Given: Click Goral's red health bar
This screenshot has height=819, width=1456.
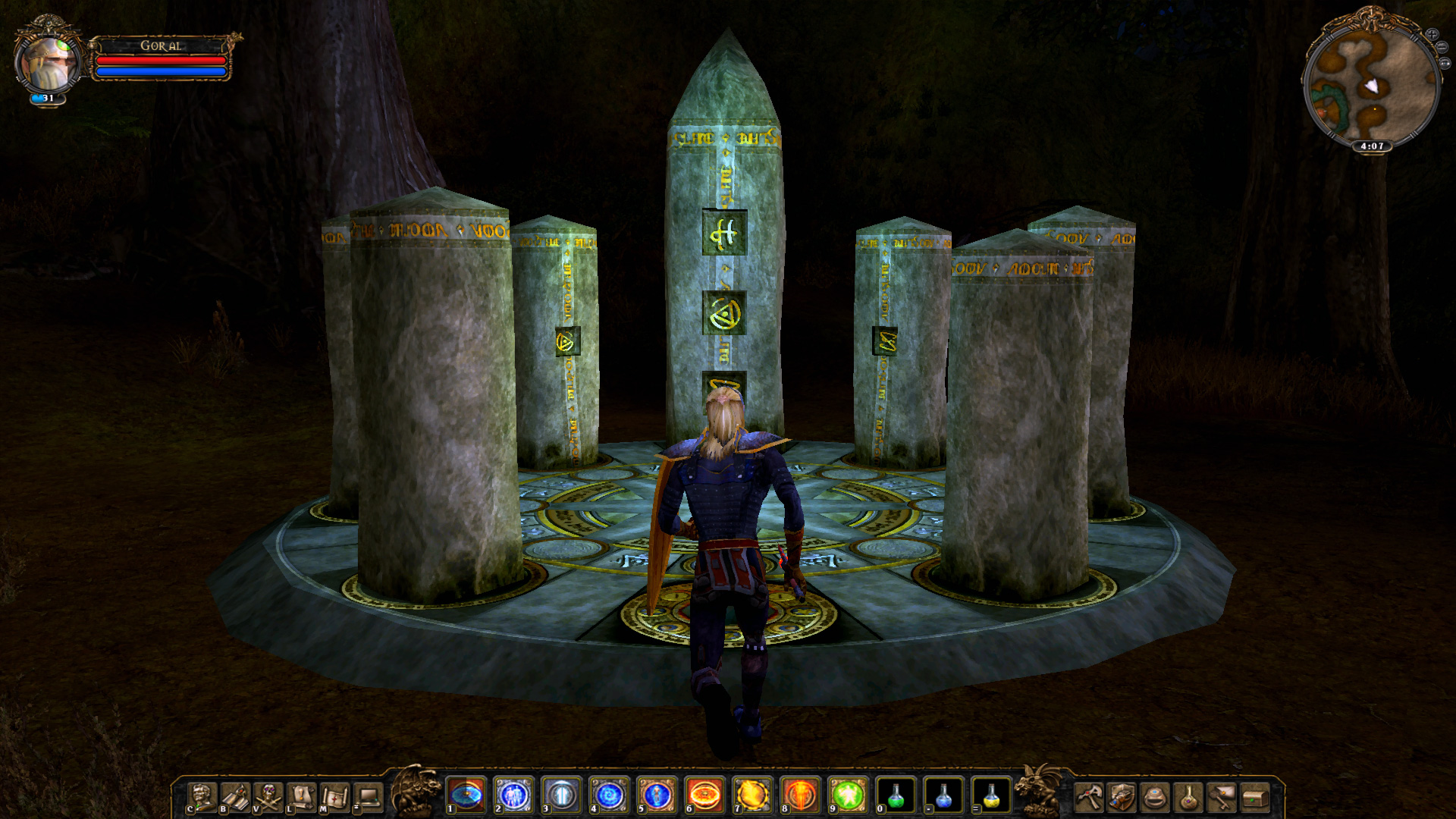Looking at the screenshot, I should tap(163, 62).
